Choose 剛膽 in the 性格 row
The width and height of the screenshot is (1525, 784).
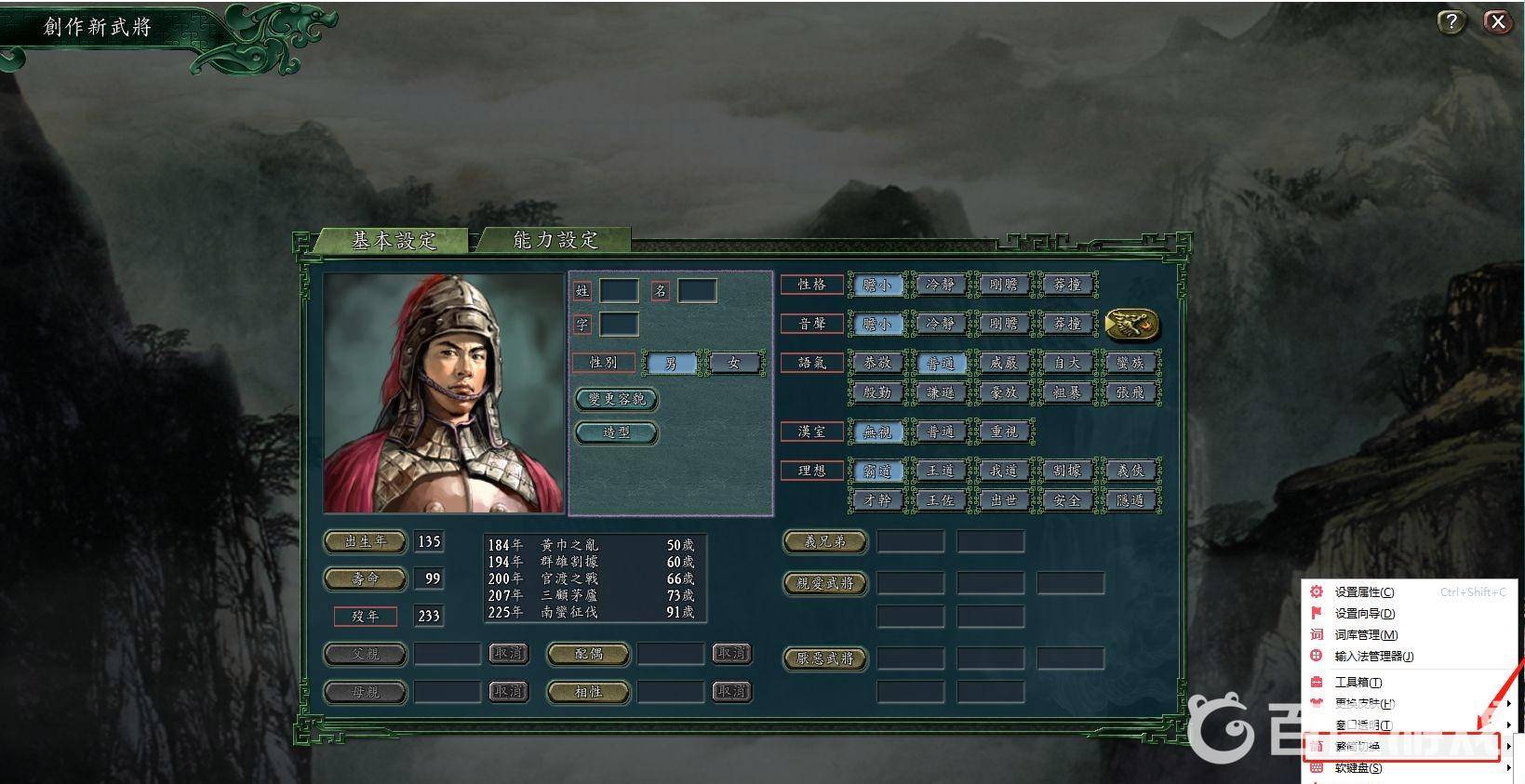point(1003,285)
